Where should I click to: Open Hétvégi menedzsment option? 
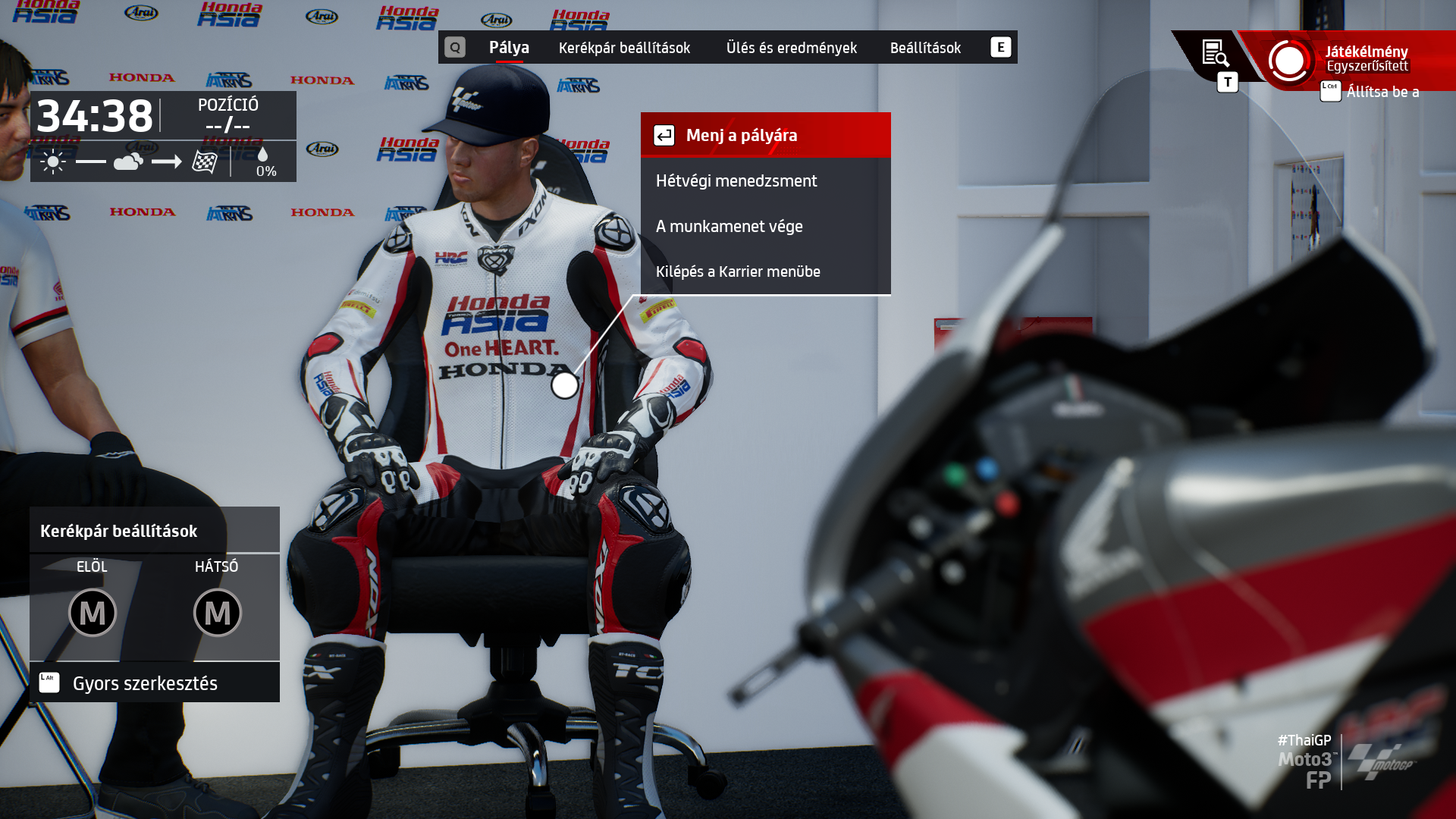click(x=765, y=180)
